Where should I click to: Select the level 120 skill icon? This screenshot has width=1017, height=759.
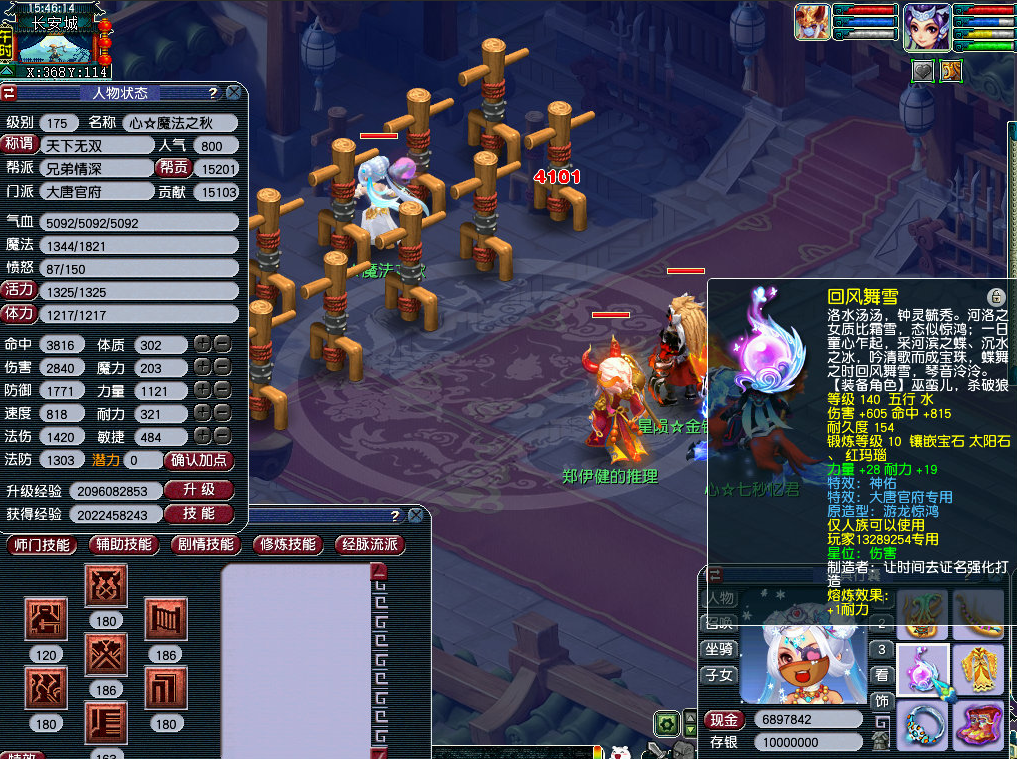45,620
